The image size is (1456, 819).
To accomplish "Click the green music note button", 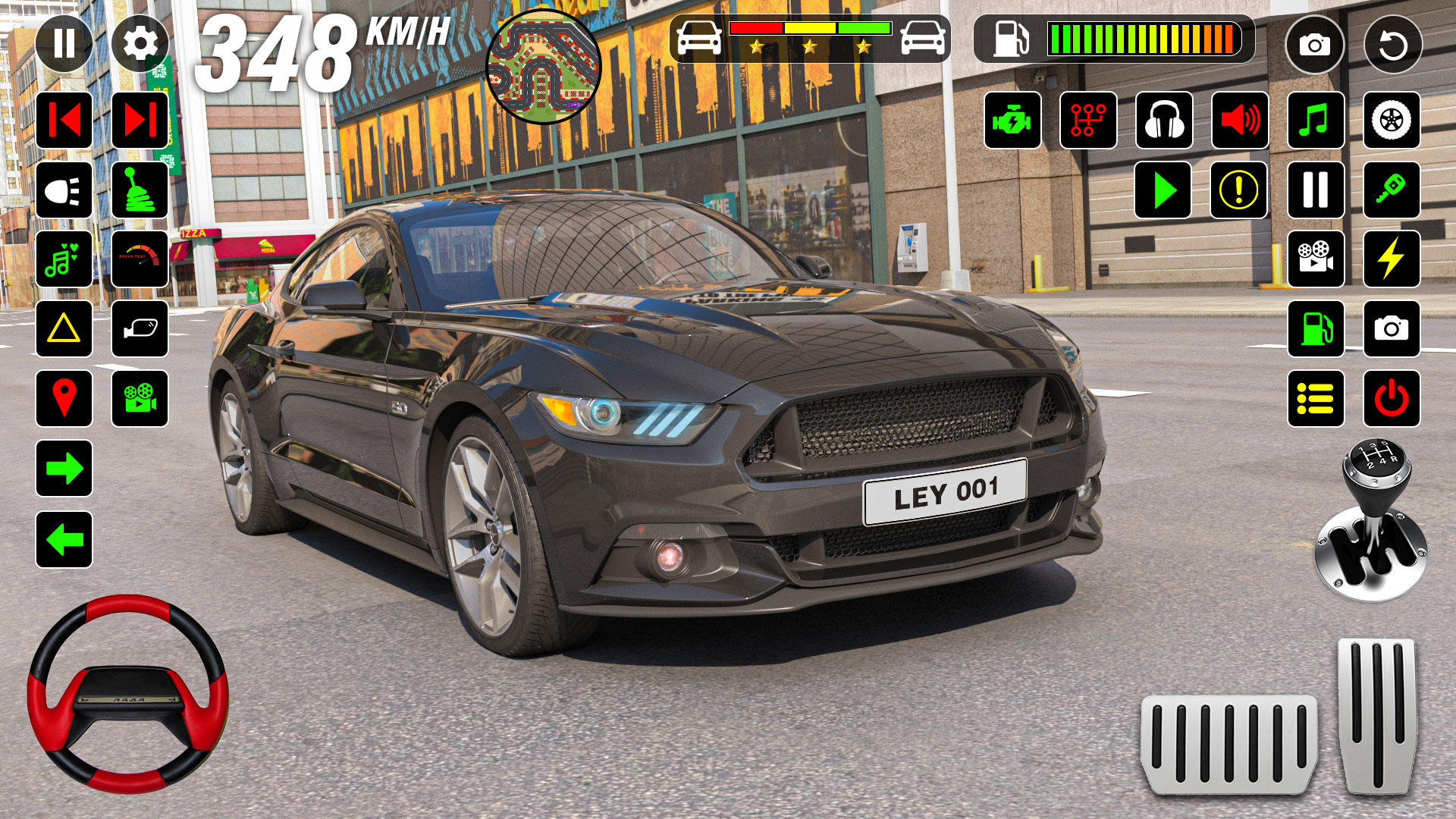I will click(1316, 121).
